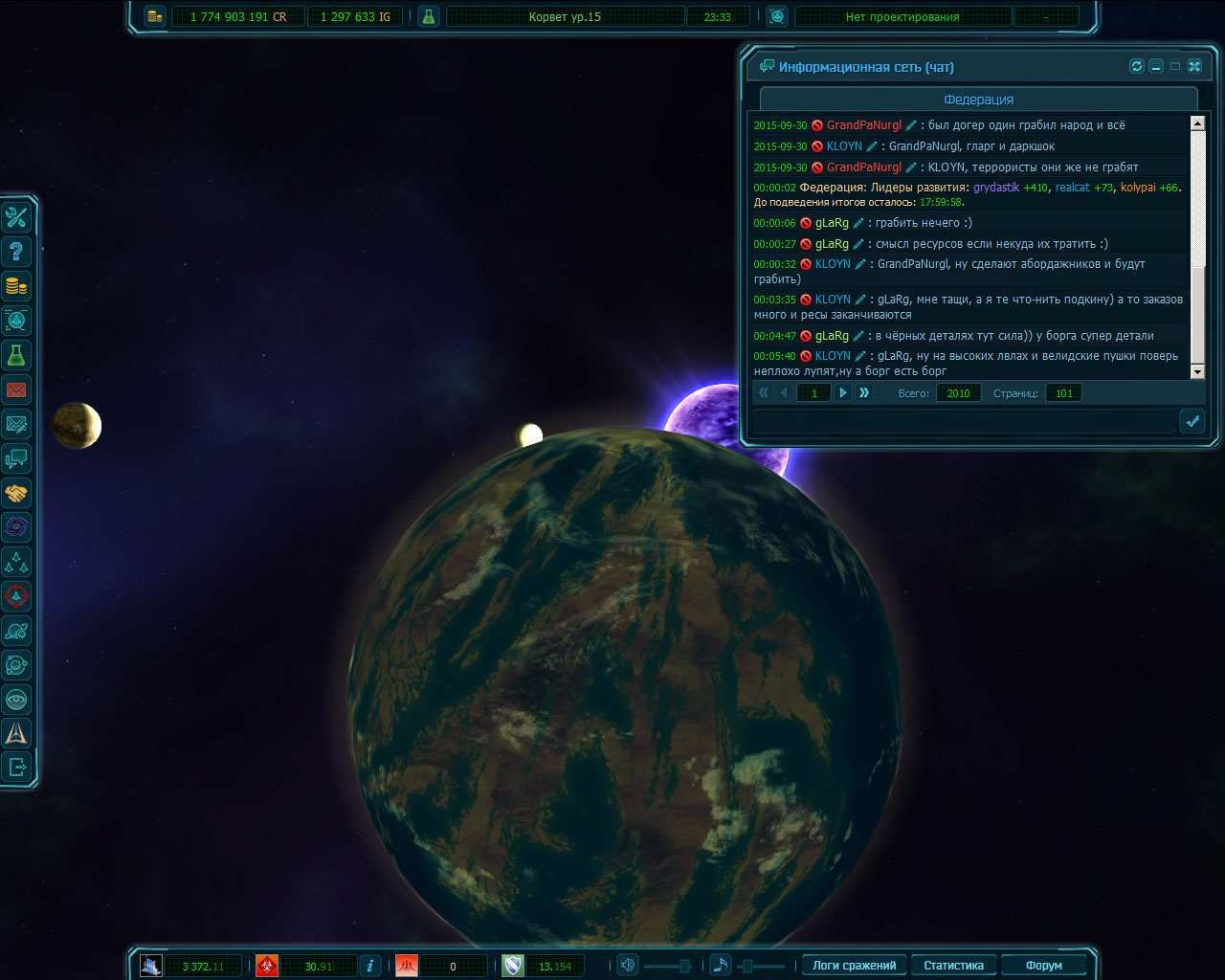Jump to the last chat page
Image resolution: width=1225 pixels, height=980 pixels.
pyautogui.click(x=864, y=392)
